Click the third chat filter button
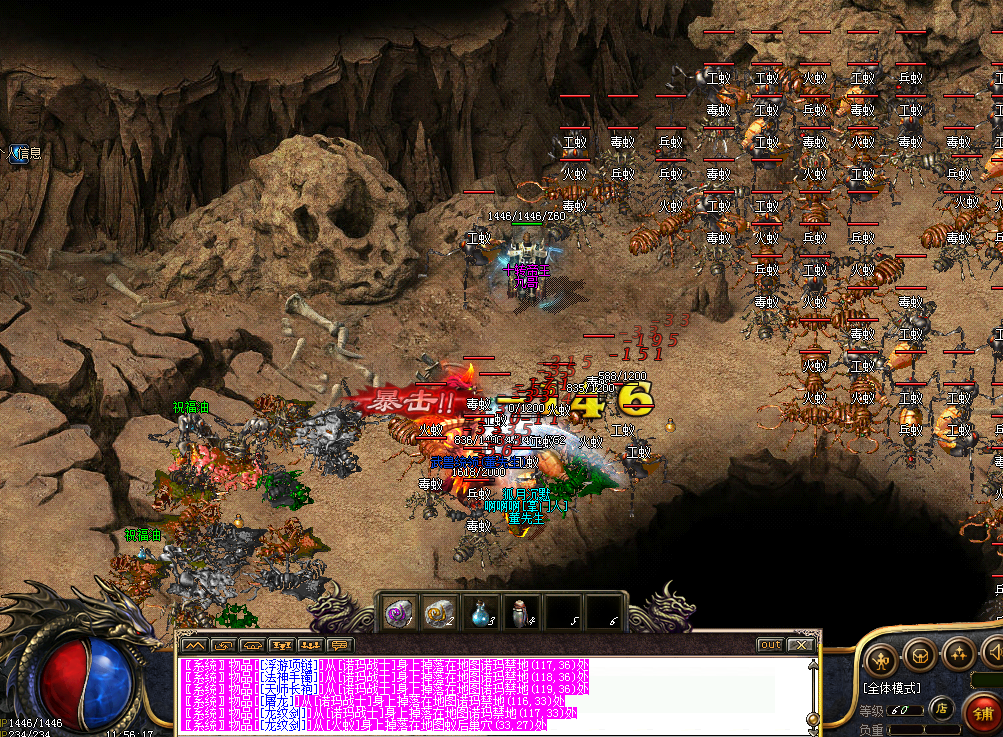The width and height of the screenshot is (1003, 737). 253,645
